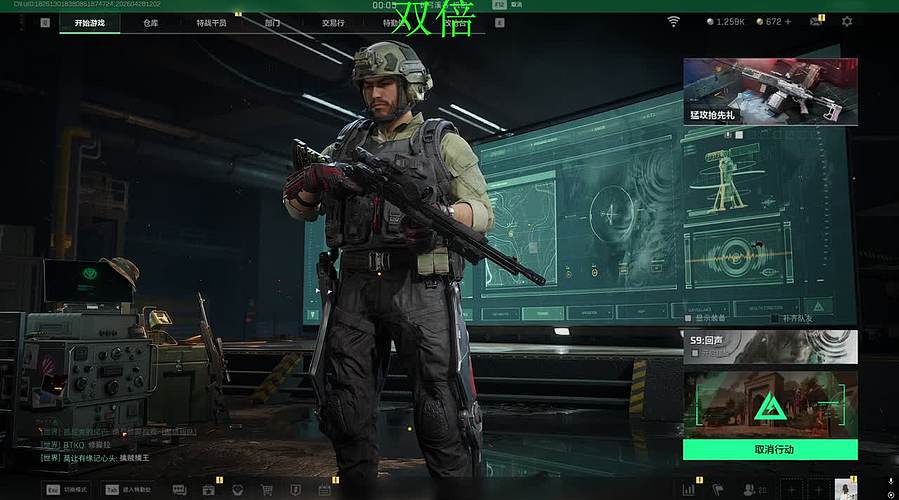Go to the 交易行 trading tab
The image size is (899, 500).
pos(333,22)
